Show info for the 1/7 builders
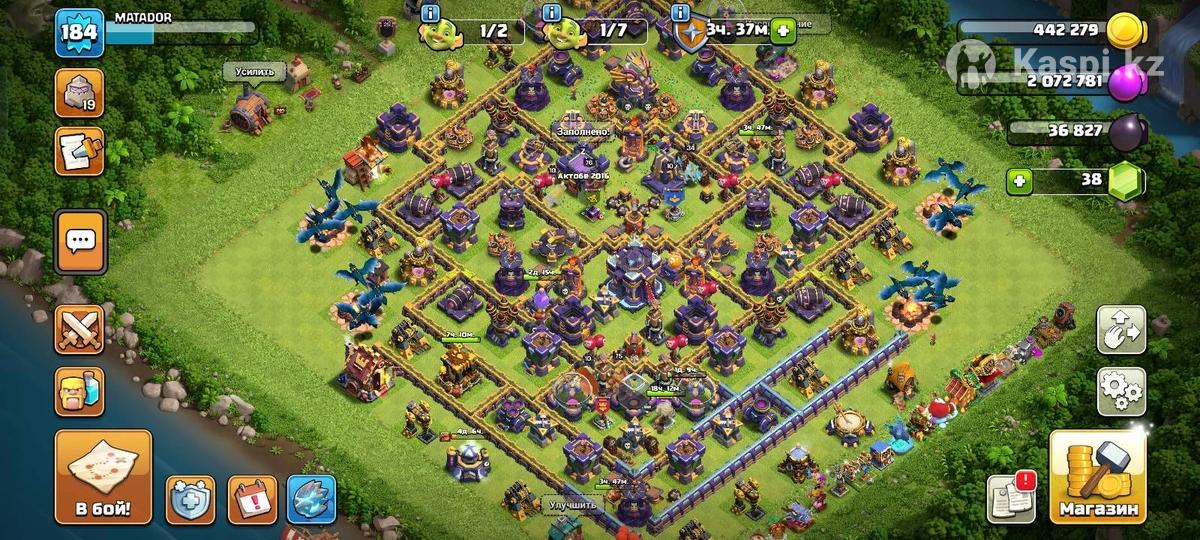Screen dimensions: 1200x540 click(551, 13)
